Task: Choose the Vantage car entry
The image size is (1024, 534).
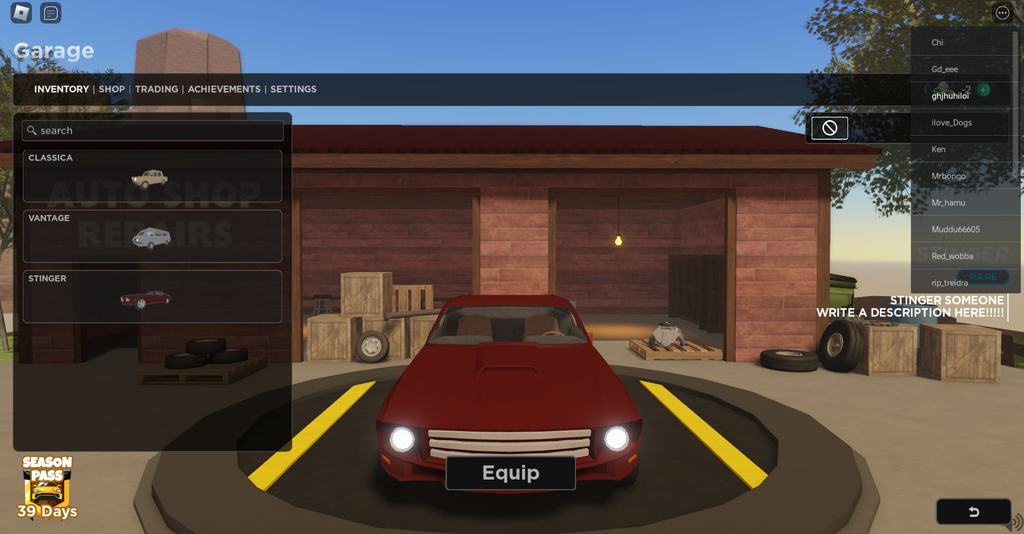Action: [152, 236]
